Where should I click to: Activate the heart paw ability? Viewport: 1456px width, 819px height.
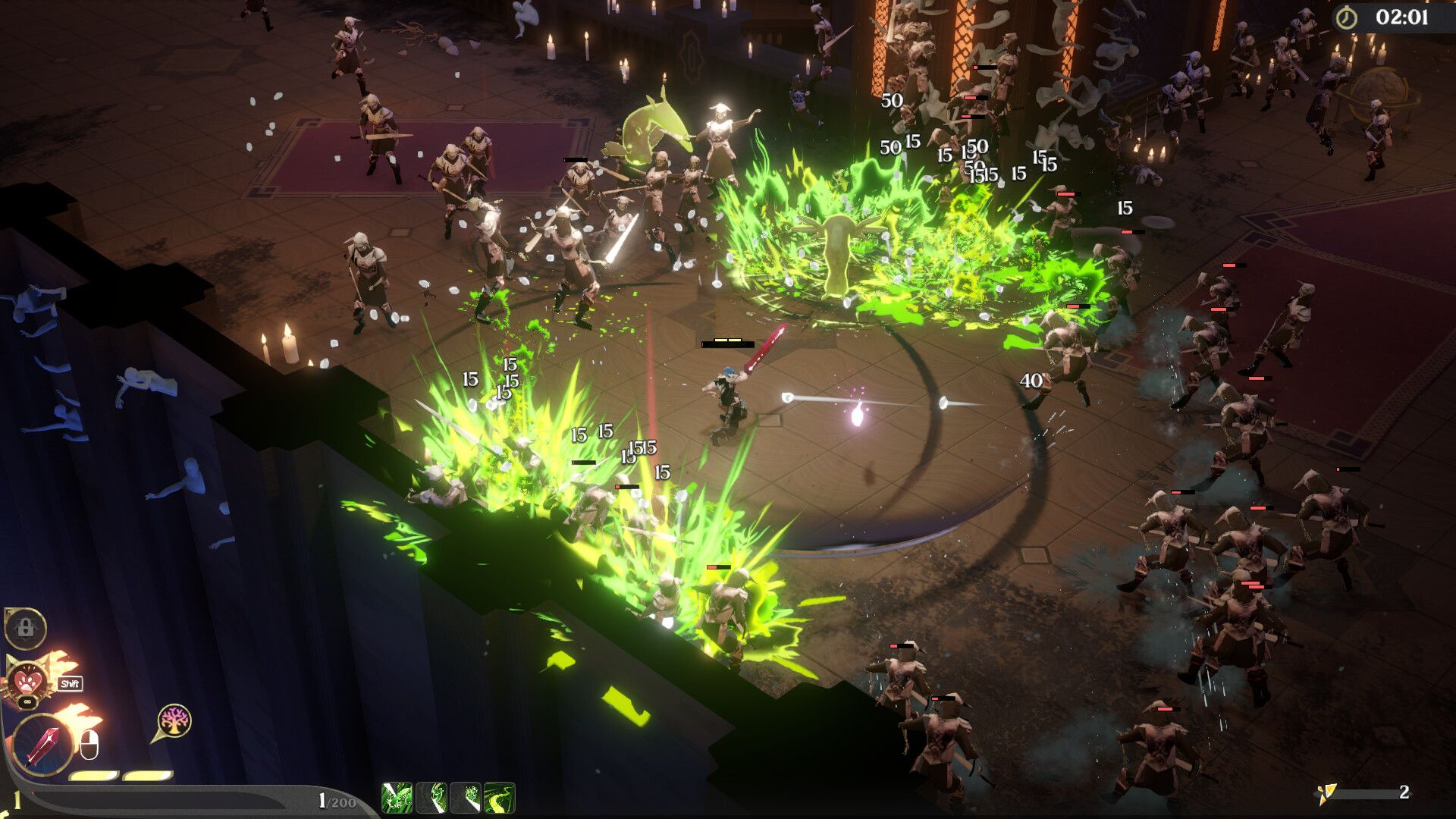click(x=29, y=679)
